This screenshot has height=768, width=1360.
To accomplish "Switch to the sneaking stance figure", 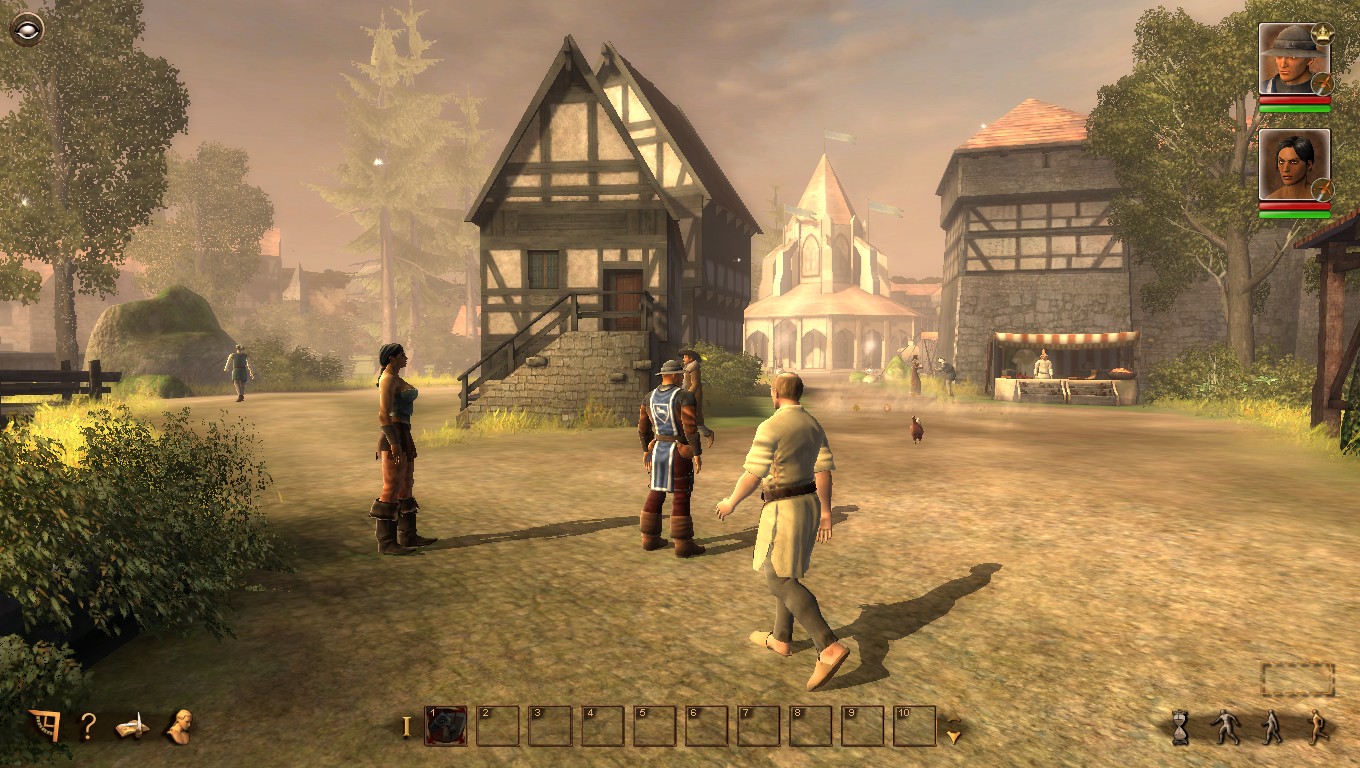I will click(1225, 727).
